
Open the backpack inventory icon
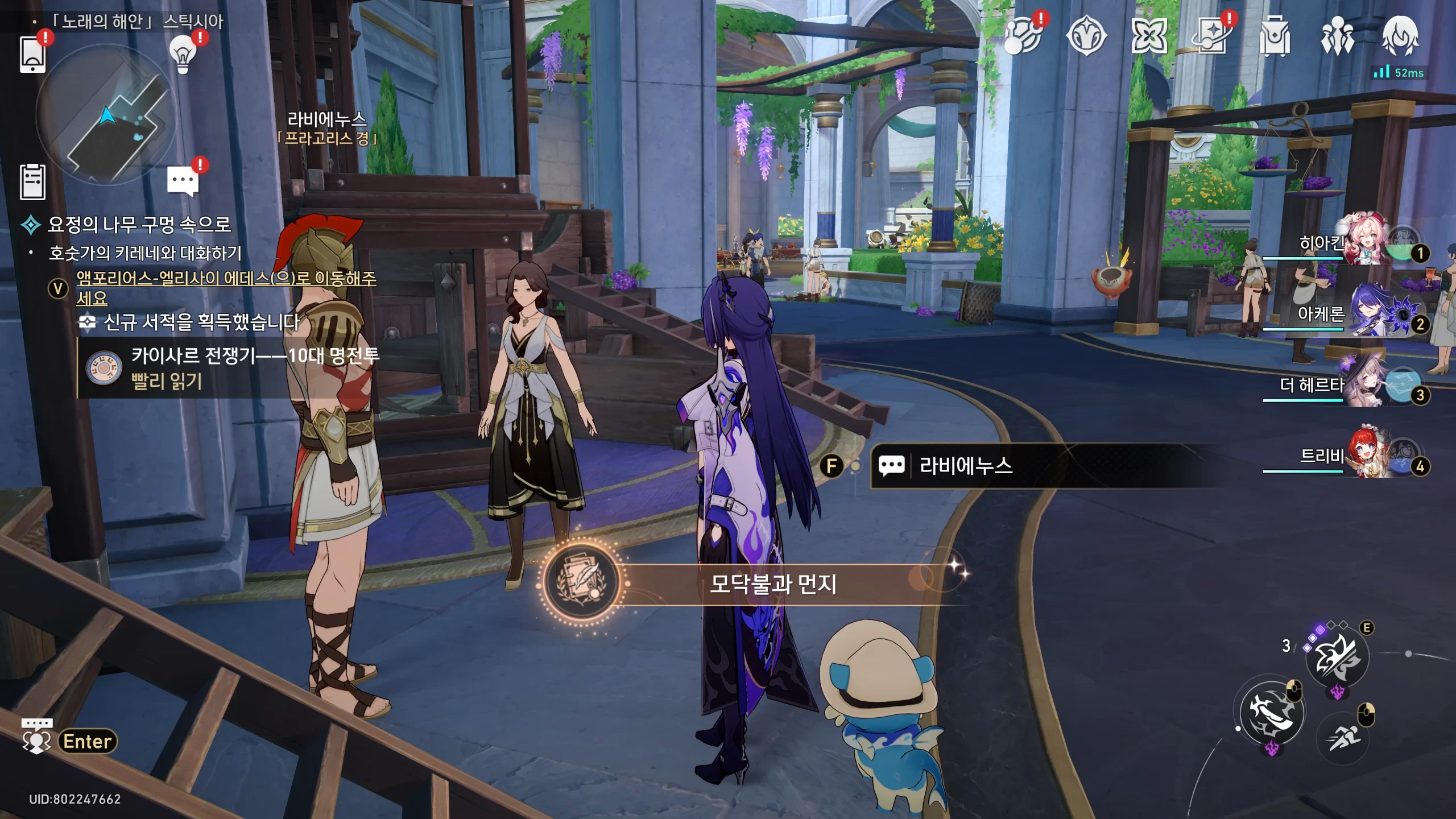[x=1275, y=36]
